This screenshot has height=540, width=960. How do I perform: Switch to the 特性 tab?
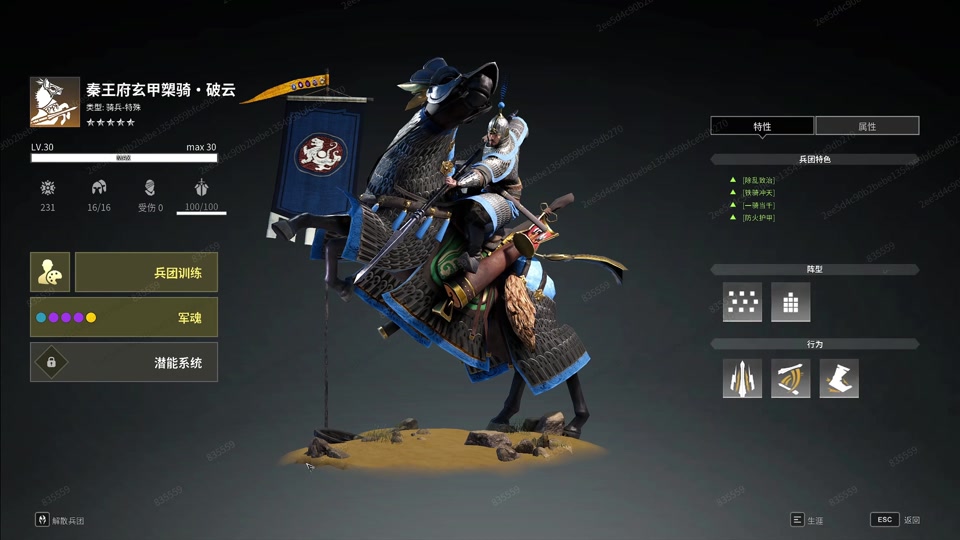762,126
